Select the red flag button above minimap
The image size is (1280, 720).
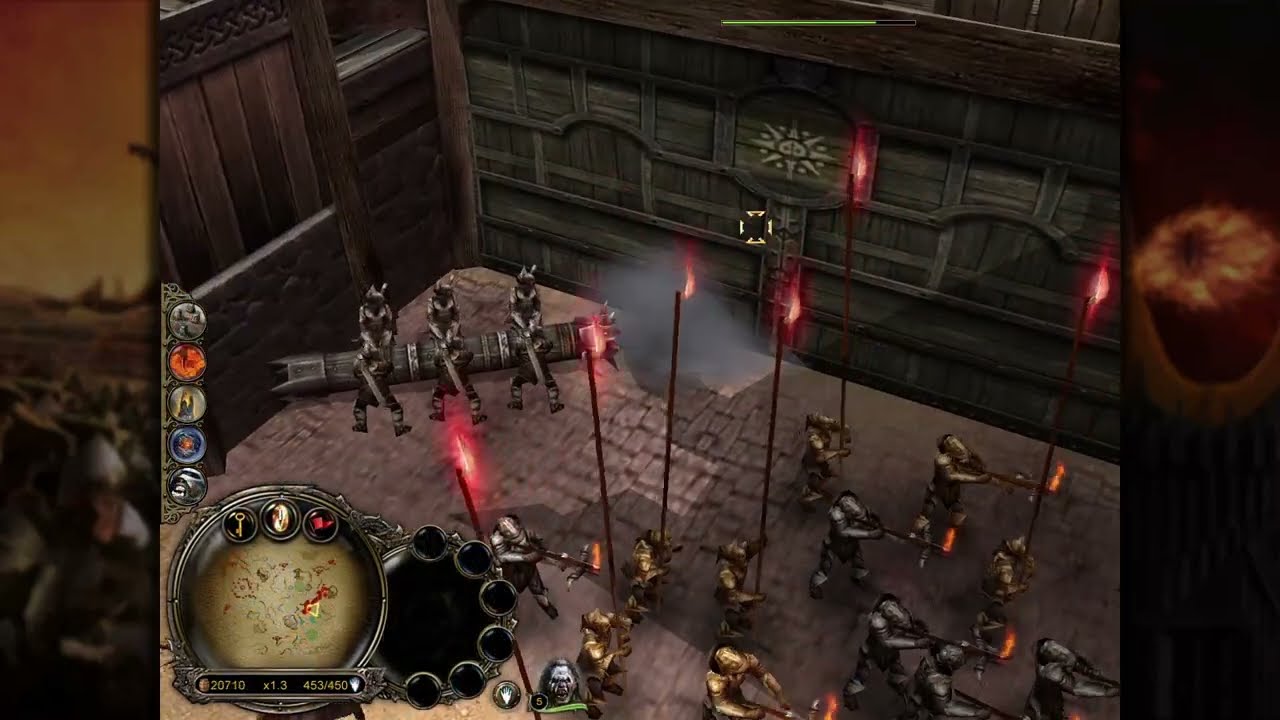pyautogui.click(x=320, y=523)
